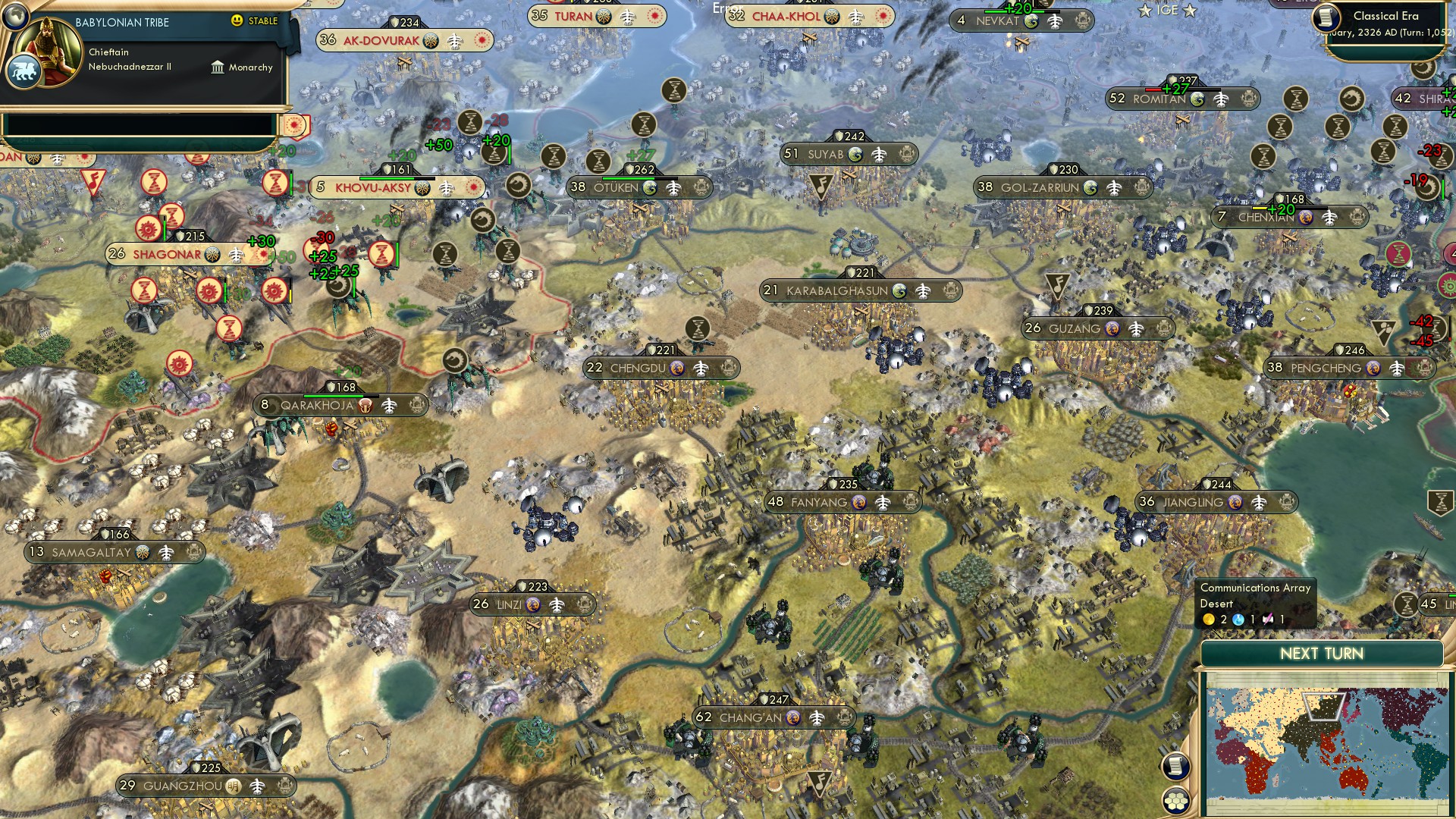Toggle the hex grid button by minimap
The width and height of the screenshot is (1456, 819).
point(1175,801)
